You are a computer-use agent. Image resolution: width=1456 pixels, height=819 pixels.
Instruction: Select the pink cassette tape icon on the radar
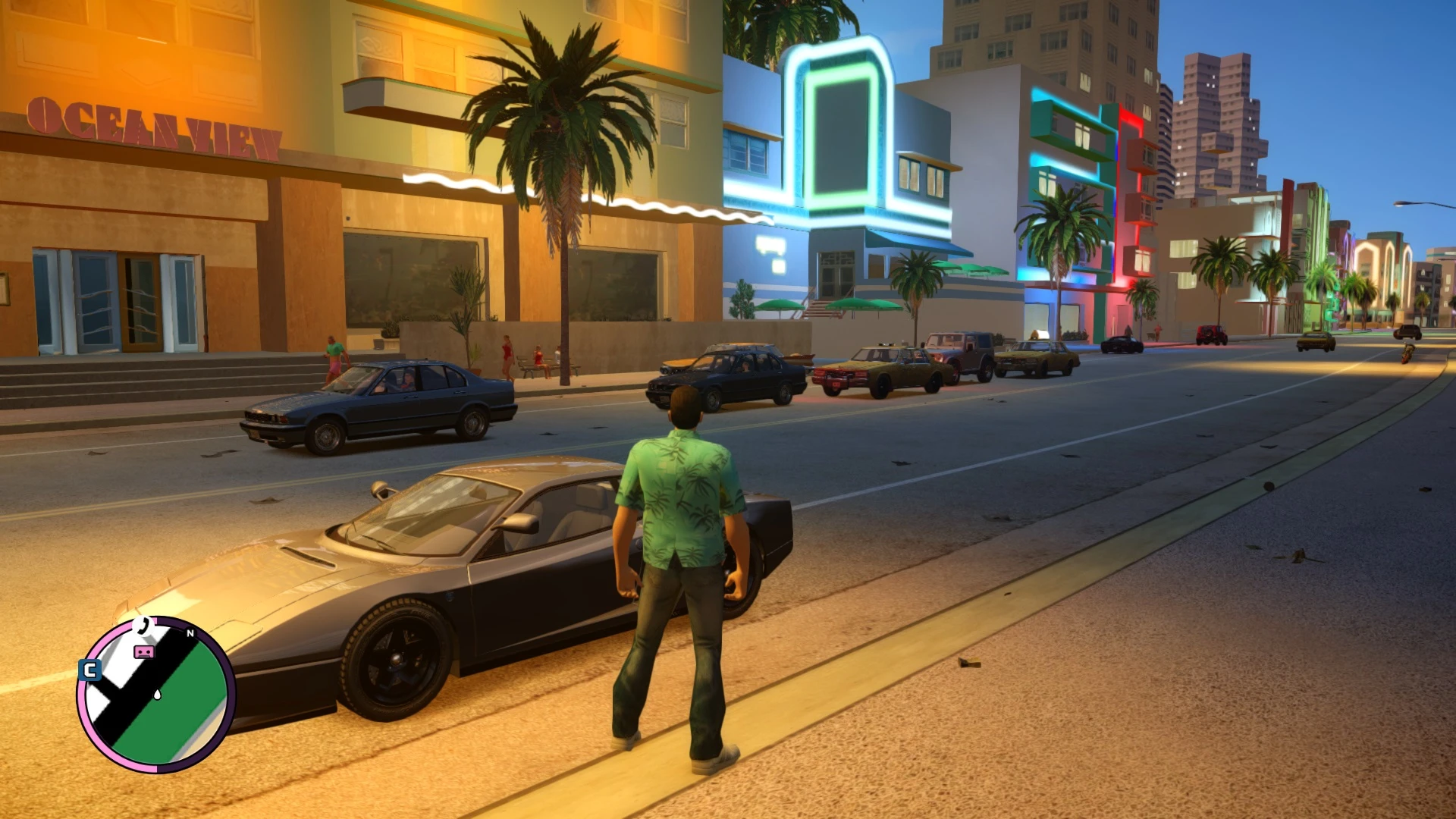(144, 651)
